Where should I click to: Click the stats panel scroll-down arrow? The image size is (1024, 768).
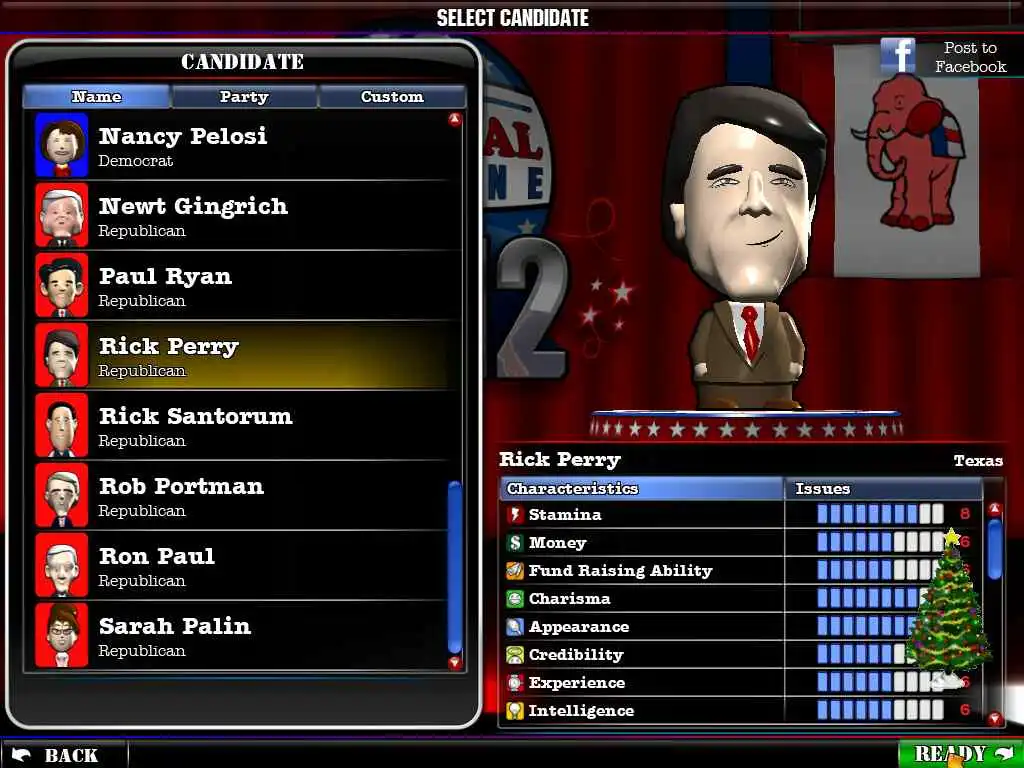click(x=994, y=719)
